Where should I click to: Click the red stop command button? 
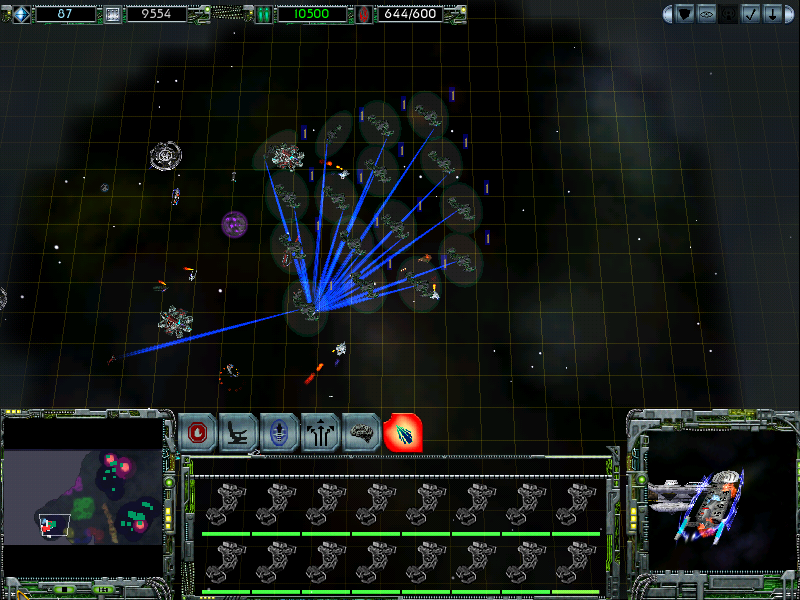tap(199, 432)
